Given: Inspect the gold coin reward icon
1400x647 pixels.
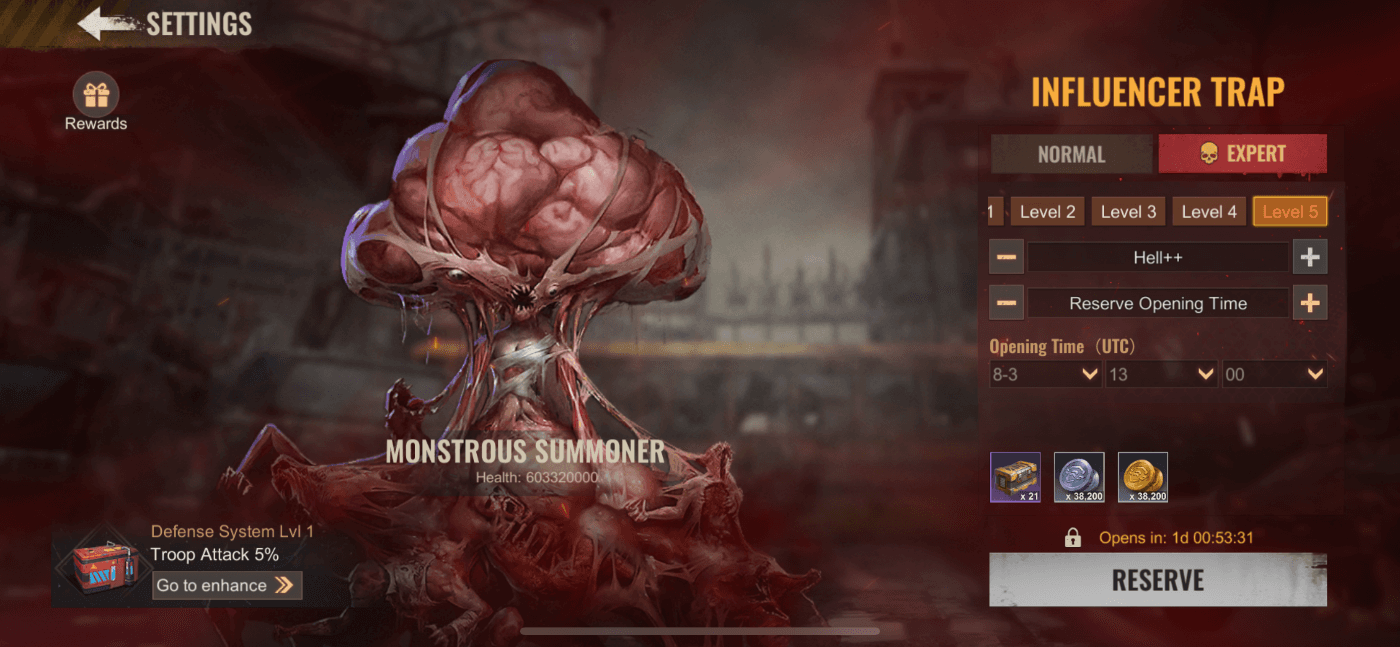Looking at the screenshot, I should click(1143, 477).
